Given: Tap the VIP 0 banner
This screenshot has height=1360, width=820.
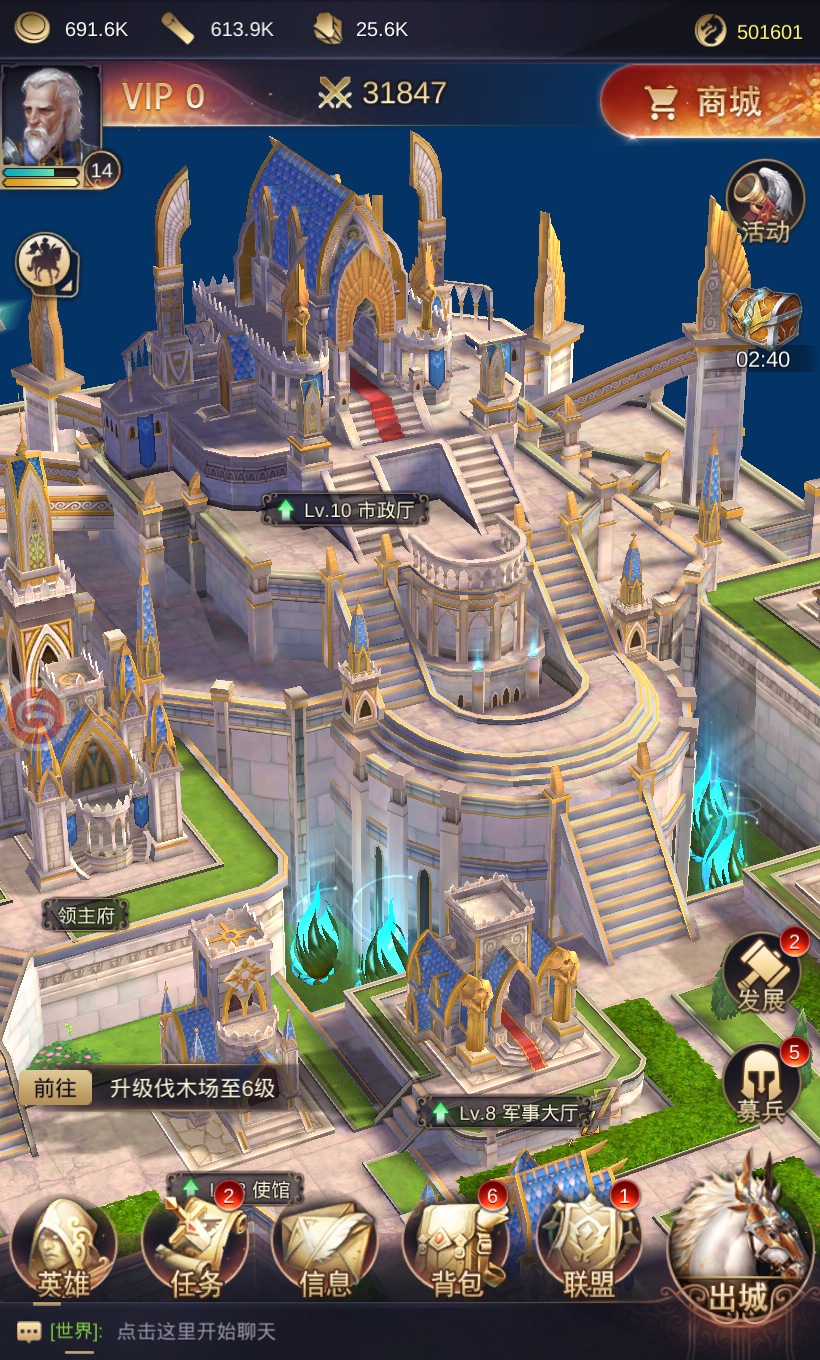Looking at the screenshot, I should (163, 96).
